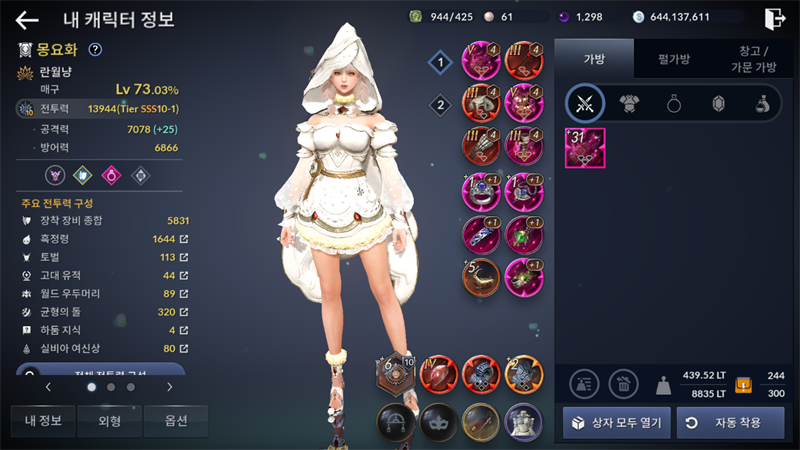This screenshot has height=450, width=800.
Task: Exit via the door icon top-right
Action: (774, 18)
